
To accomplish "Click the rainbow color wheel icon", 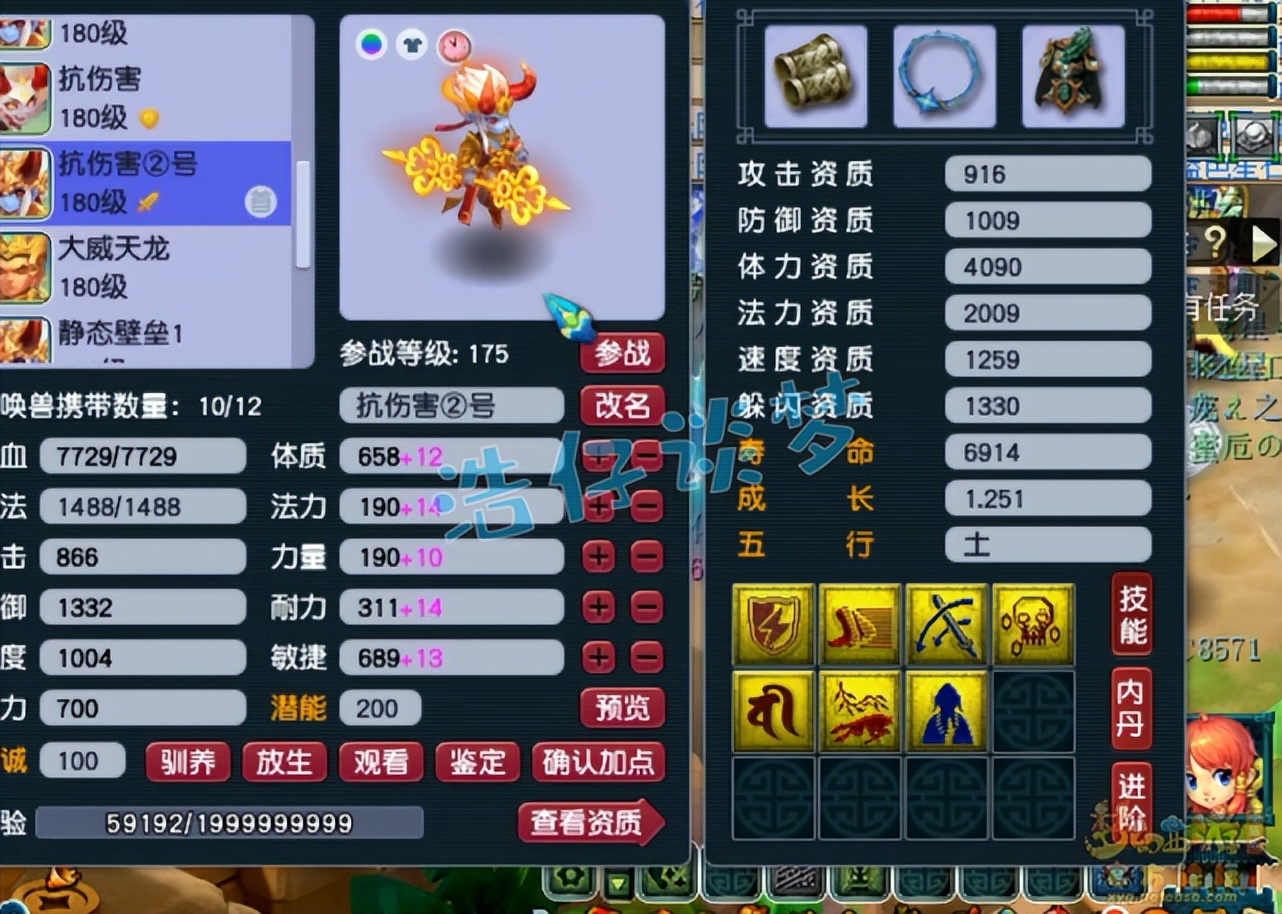I will (370, 45).
